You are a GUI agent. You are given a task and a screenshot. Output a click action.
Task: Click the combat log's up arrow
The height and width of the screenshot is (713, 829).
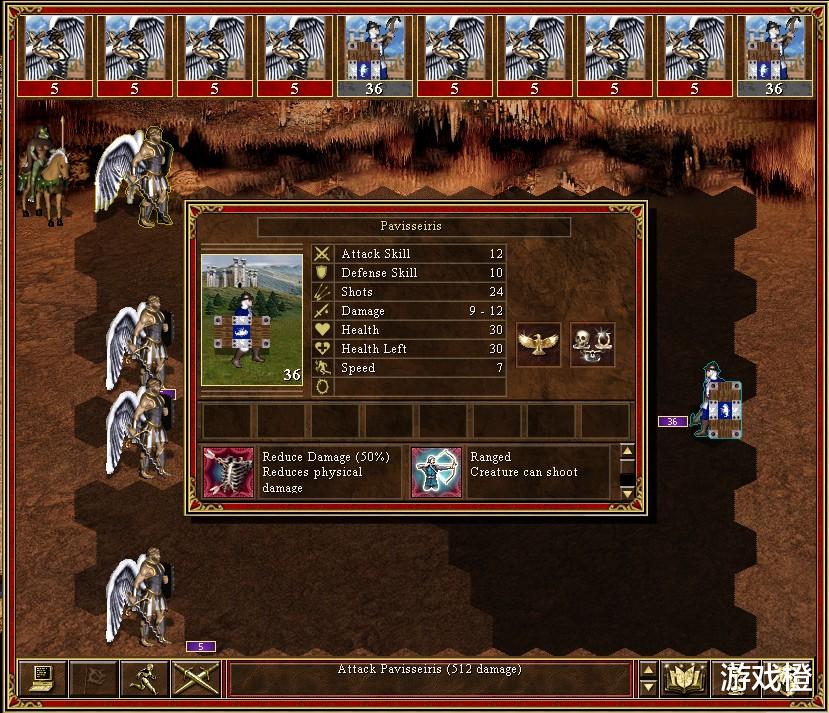point(648,671)
